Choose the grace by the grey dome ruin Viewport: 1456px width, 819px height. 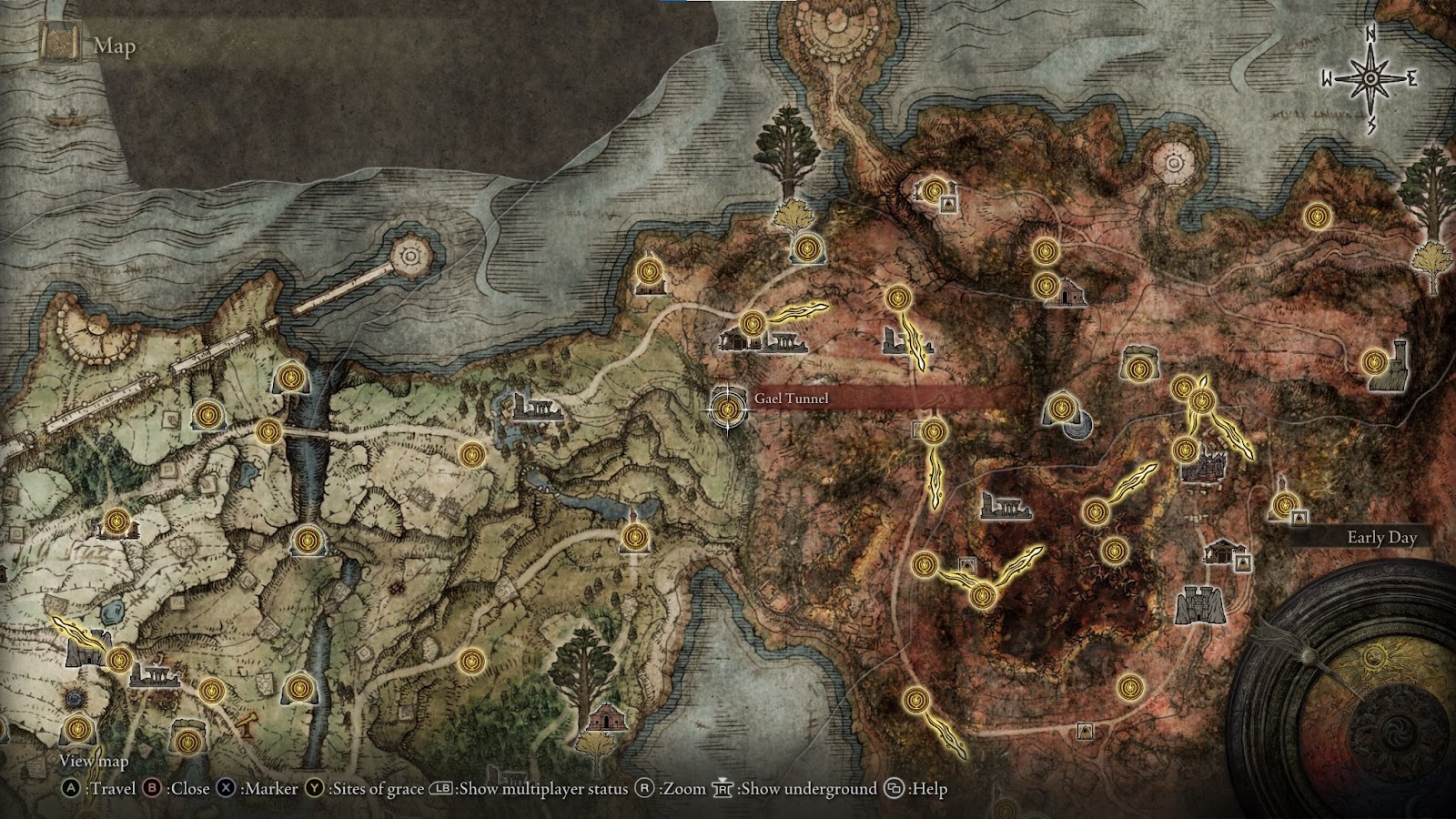coord(1061,406)
